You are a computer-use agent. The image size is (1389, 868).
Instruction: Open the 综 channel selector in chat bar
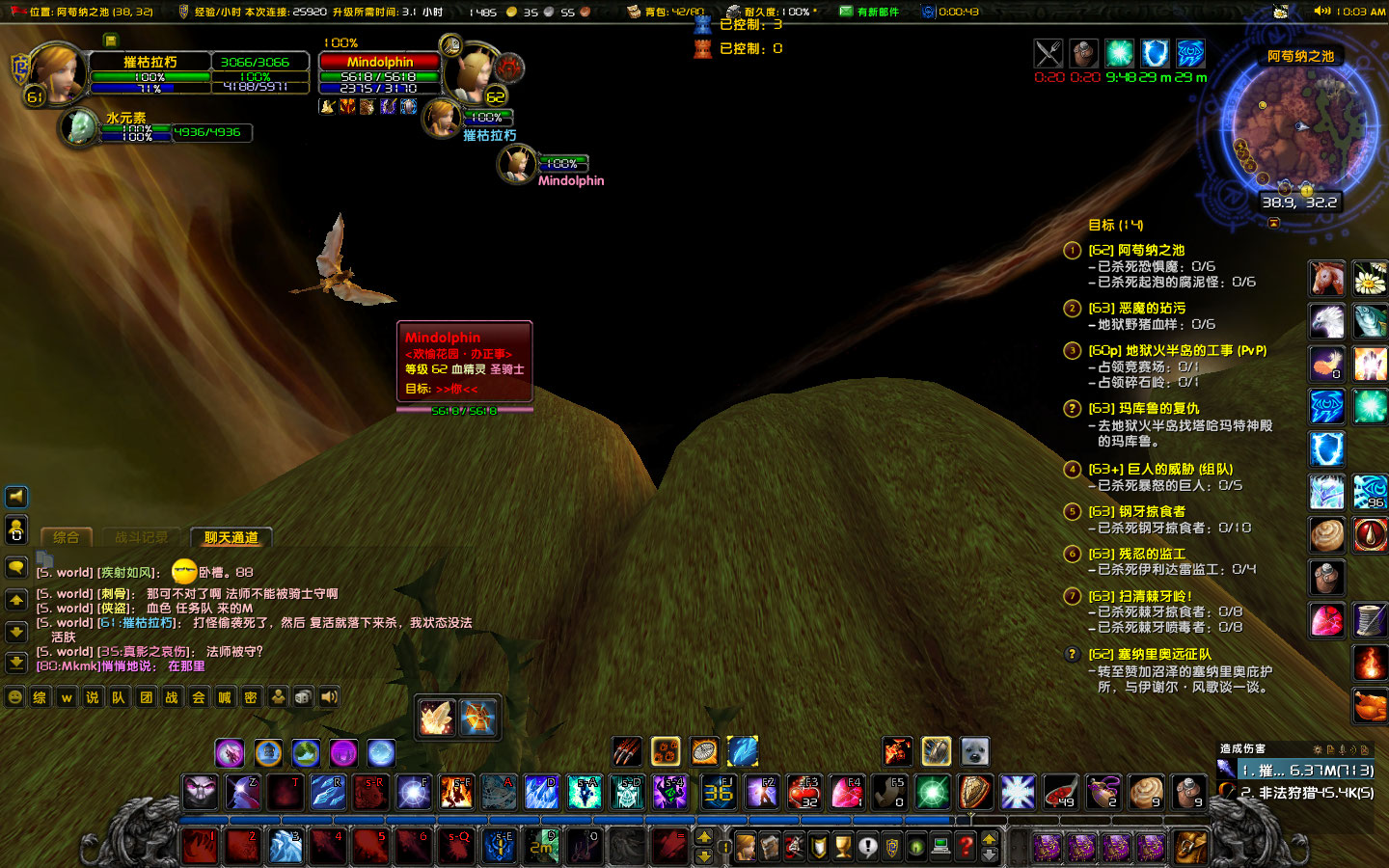tap(40, 696)
